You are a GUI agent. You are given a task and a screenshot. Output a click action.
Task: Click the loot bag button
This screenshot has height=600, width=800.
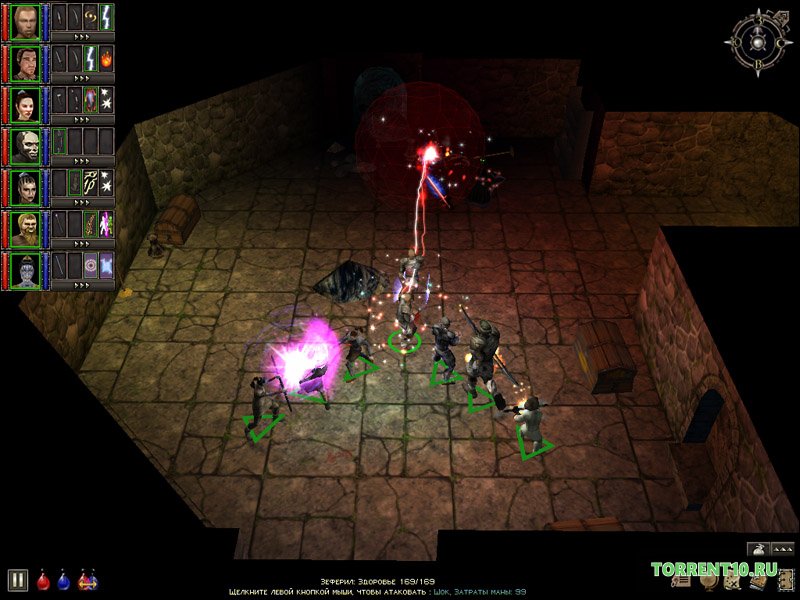click(x=757, y=548)
